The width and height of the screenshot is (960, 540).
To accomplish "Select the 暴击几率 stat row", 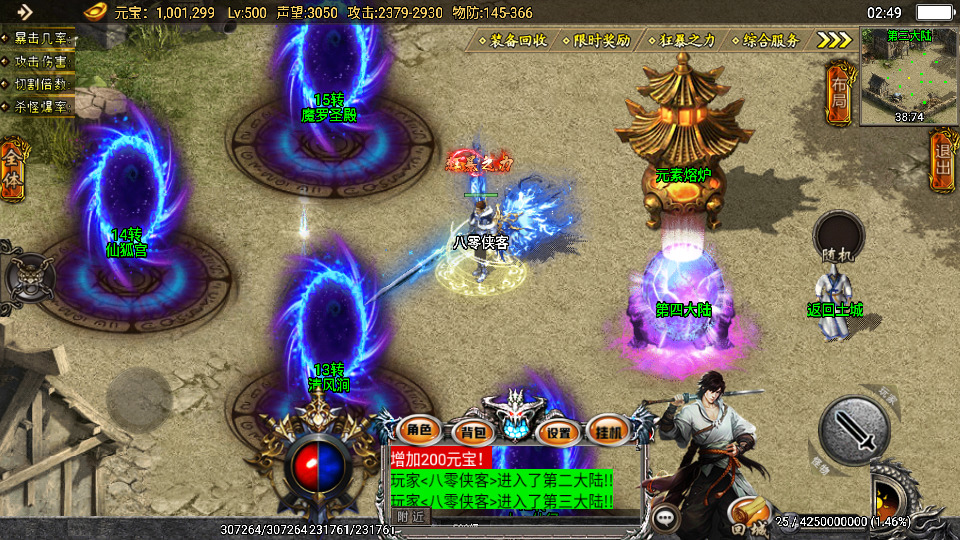I will coord(40,39).
